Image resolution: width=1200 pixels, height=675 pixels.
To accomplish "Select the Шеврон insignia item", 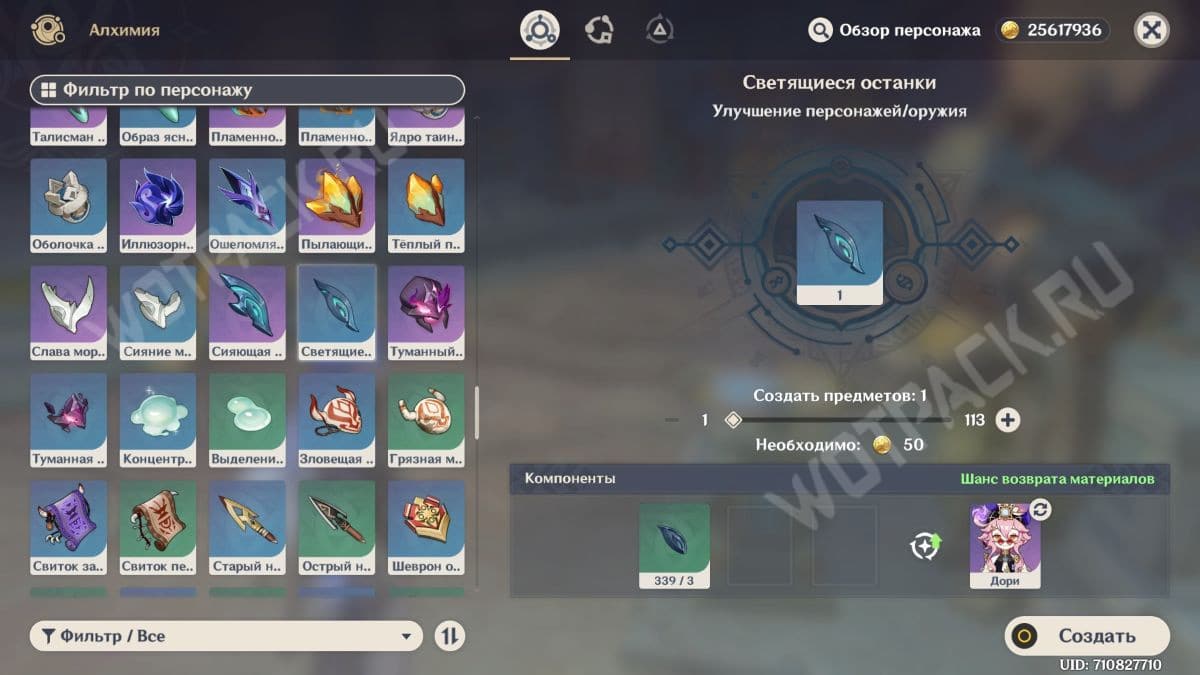I will (x=426, y=527).
